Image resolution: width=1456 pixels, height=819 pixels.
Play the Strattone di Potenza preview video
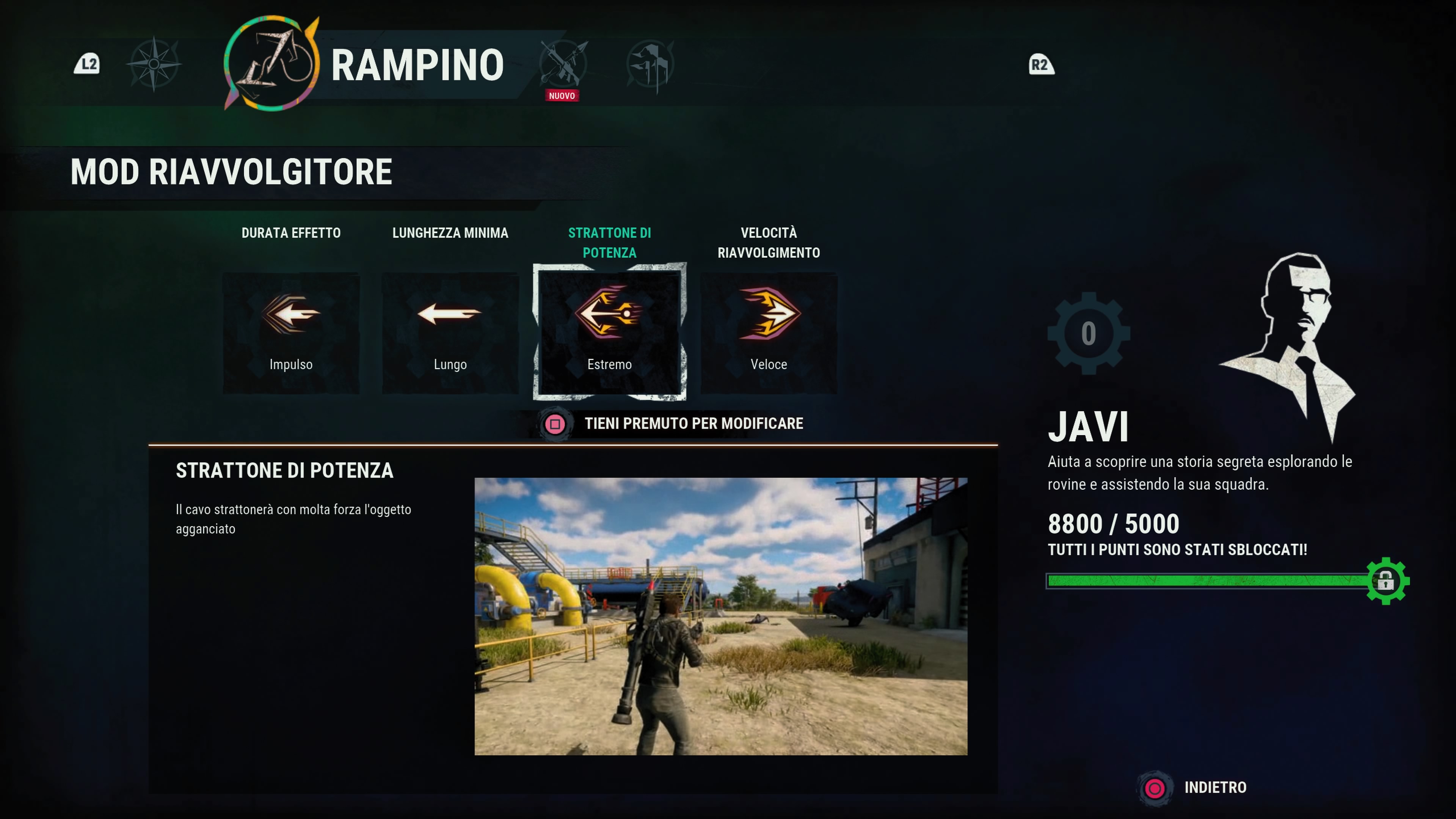[x=721, y=616]
